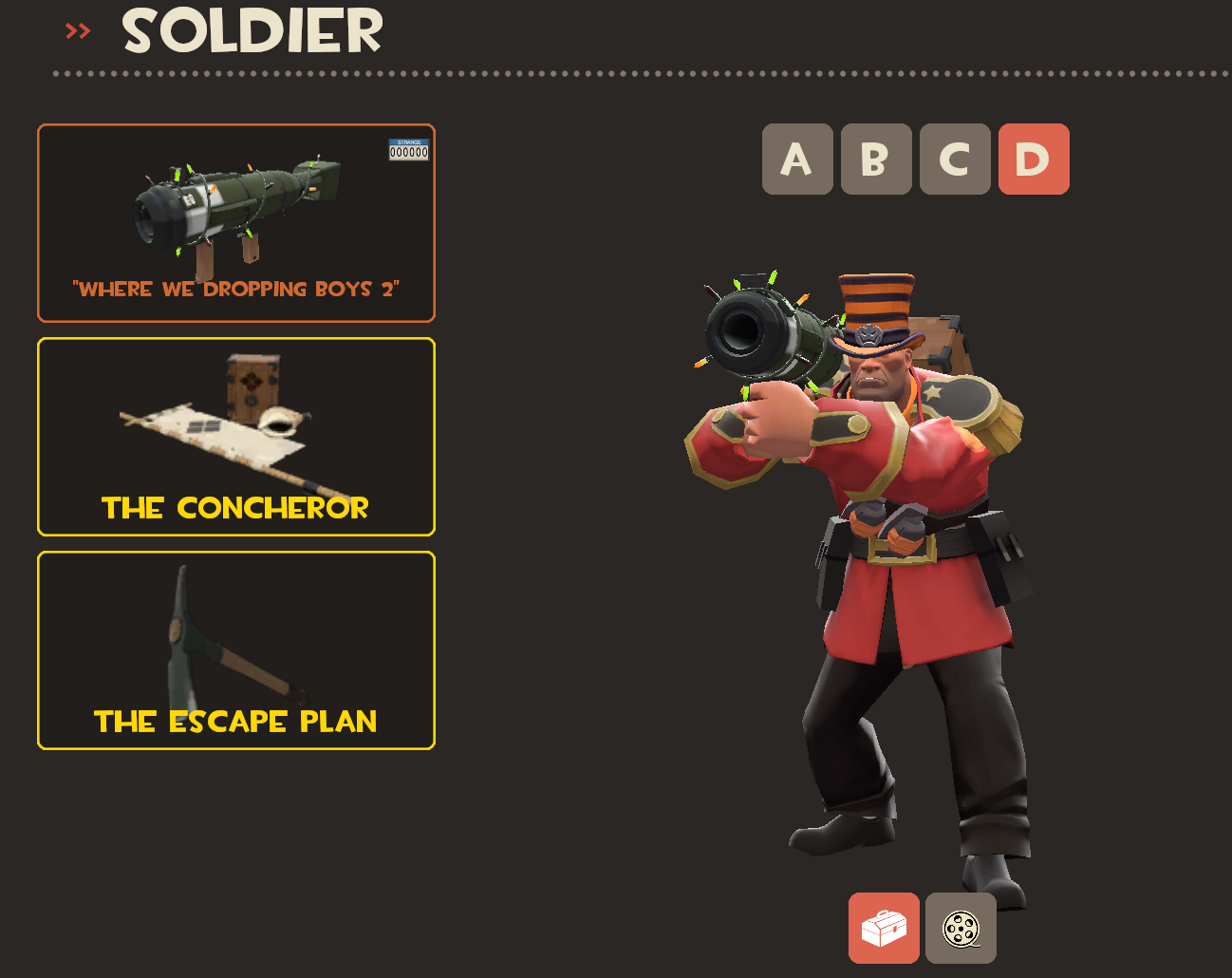Click the SOLDIER class title

tap(252, 31)
